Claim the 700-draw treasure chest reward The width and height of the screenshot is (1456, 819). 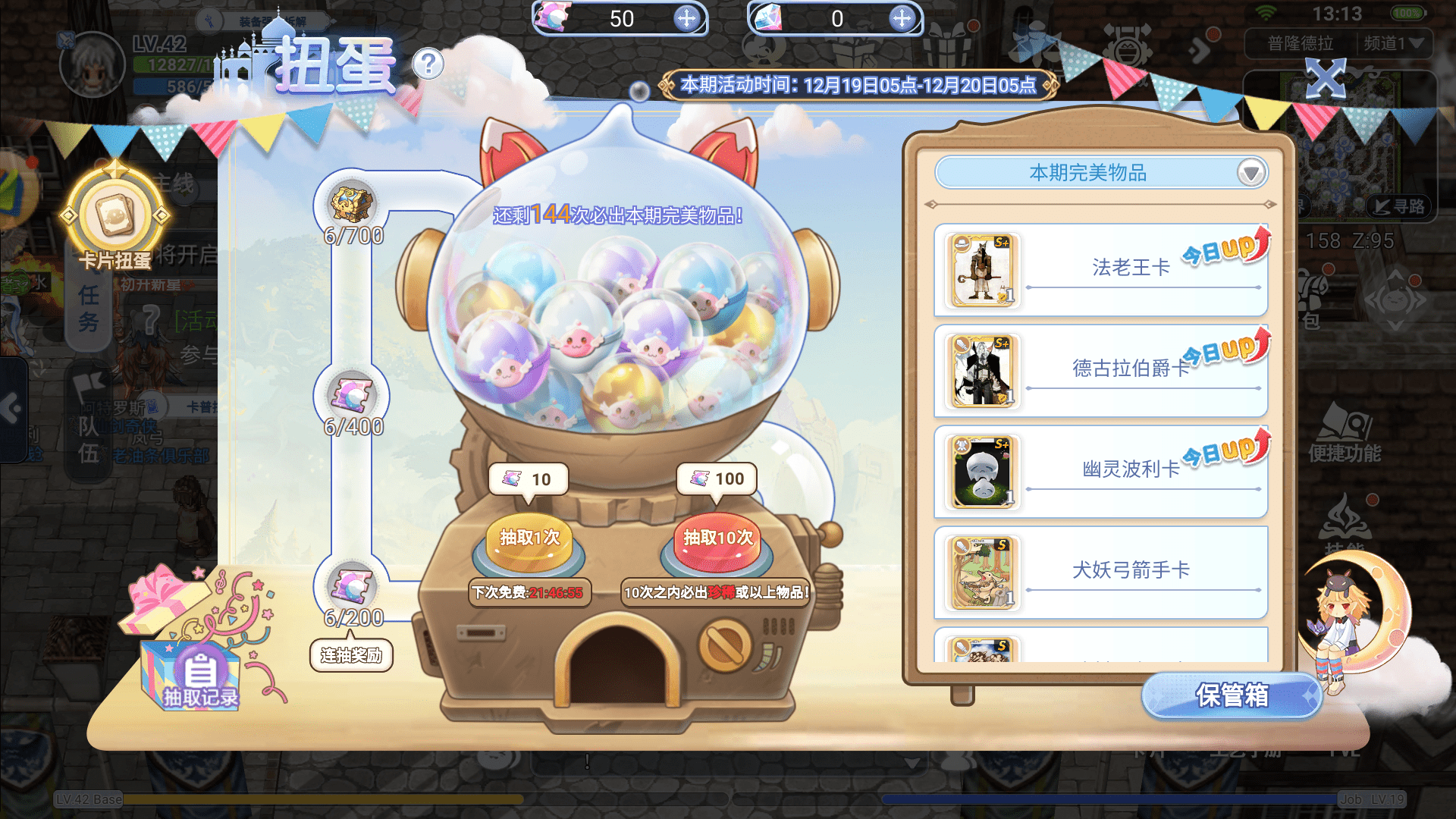coord(352,205)
